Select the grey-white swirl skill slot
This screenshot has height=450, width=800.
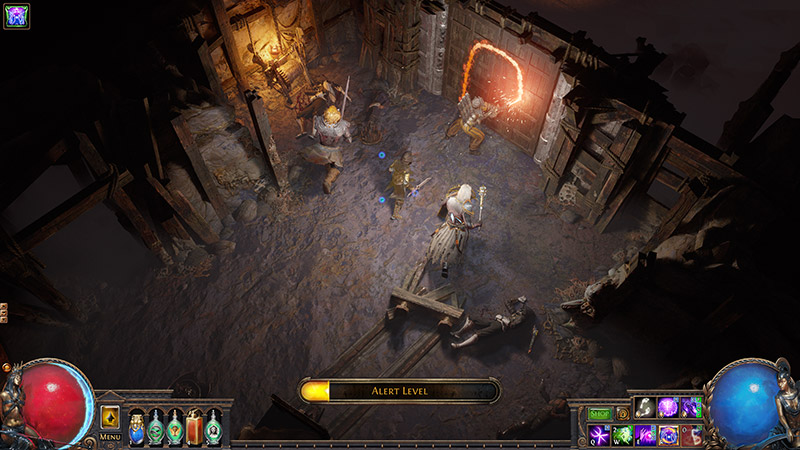point(645,408)
